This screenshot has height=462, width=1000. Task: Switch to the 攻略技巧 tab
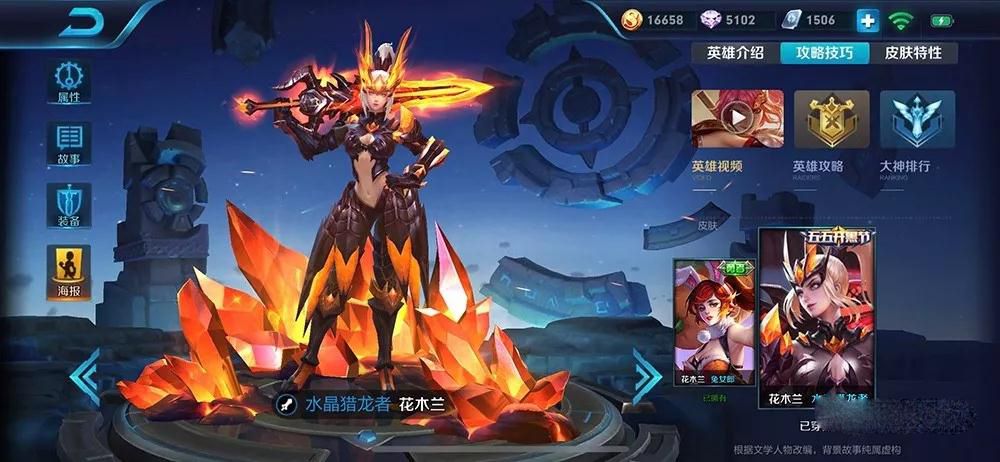tap(824, 53)
